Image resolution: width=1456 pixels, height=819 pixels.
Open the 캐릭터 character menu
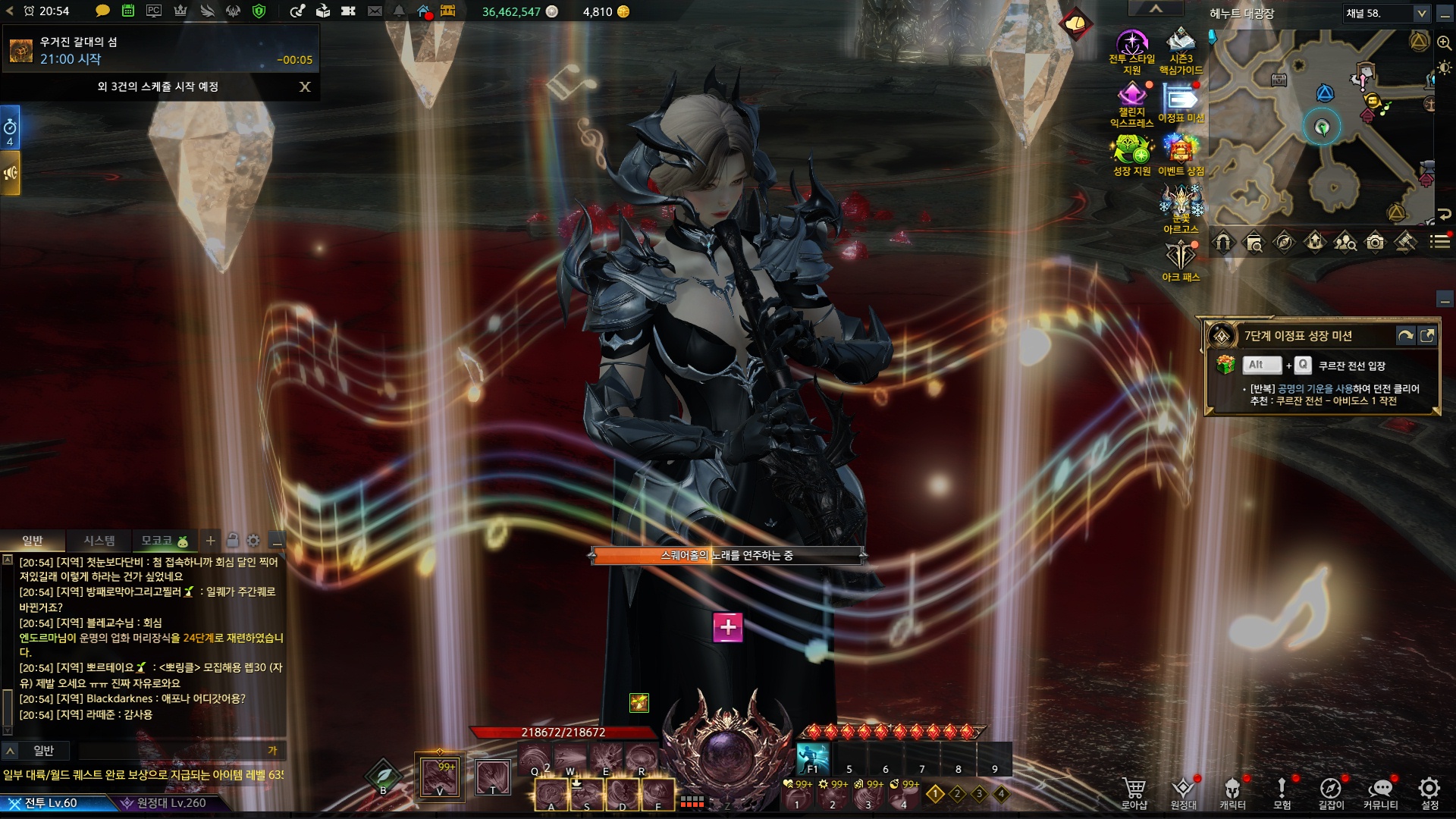(1232, 792)
